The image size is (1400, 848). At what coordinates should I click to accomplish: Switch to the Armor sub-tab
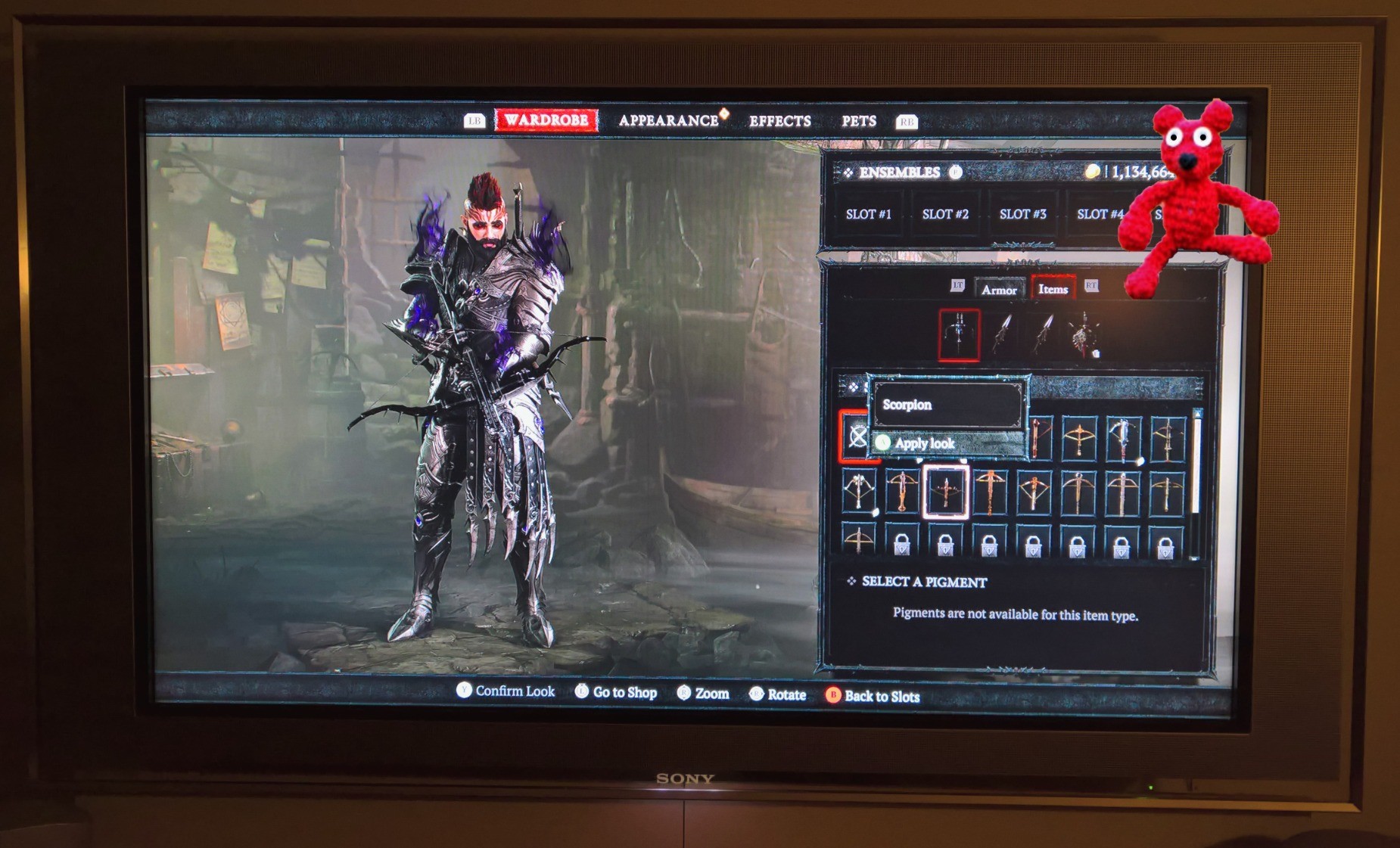(998, 290)
